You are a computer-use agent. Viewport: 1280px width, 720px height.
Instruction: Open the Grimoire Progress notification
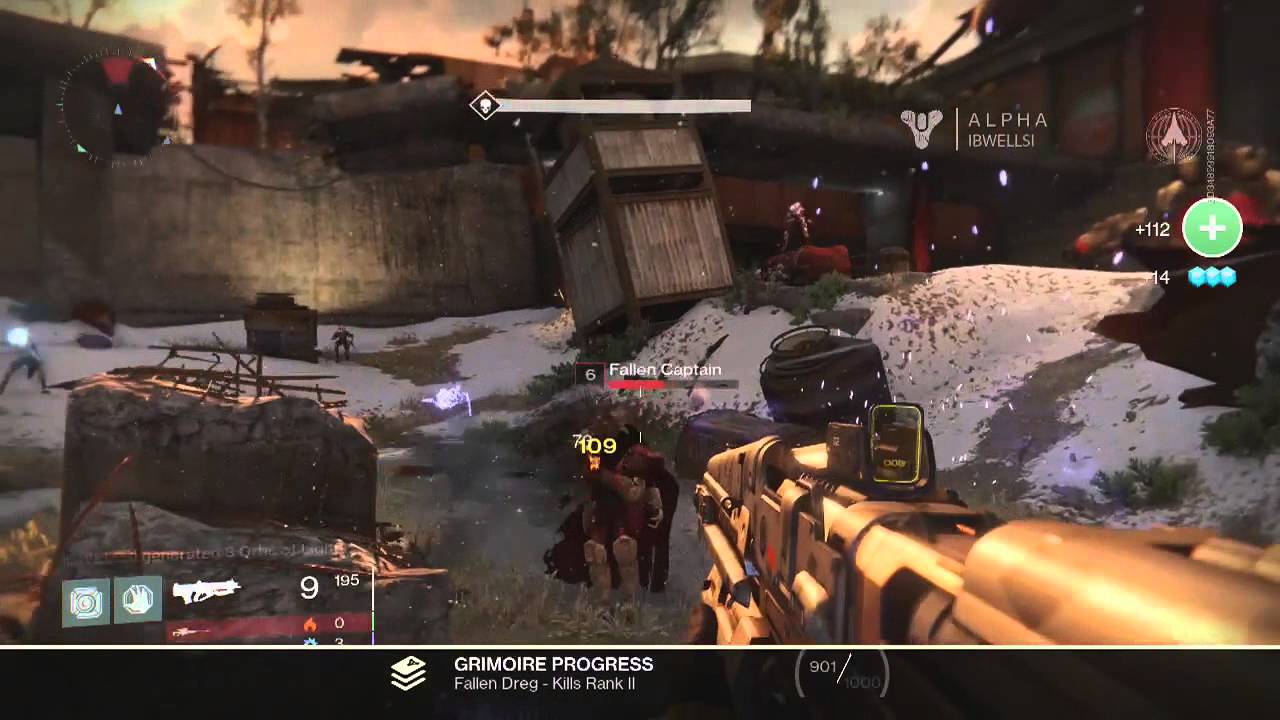[x=553, y=673]
